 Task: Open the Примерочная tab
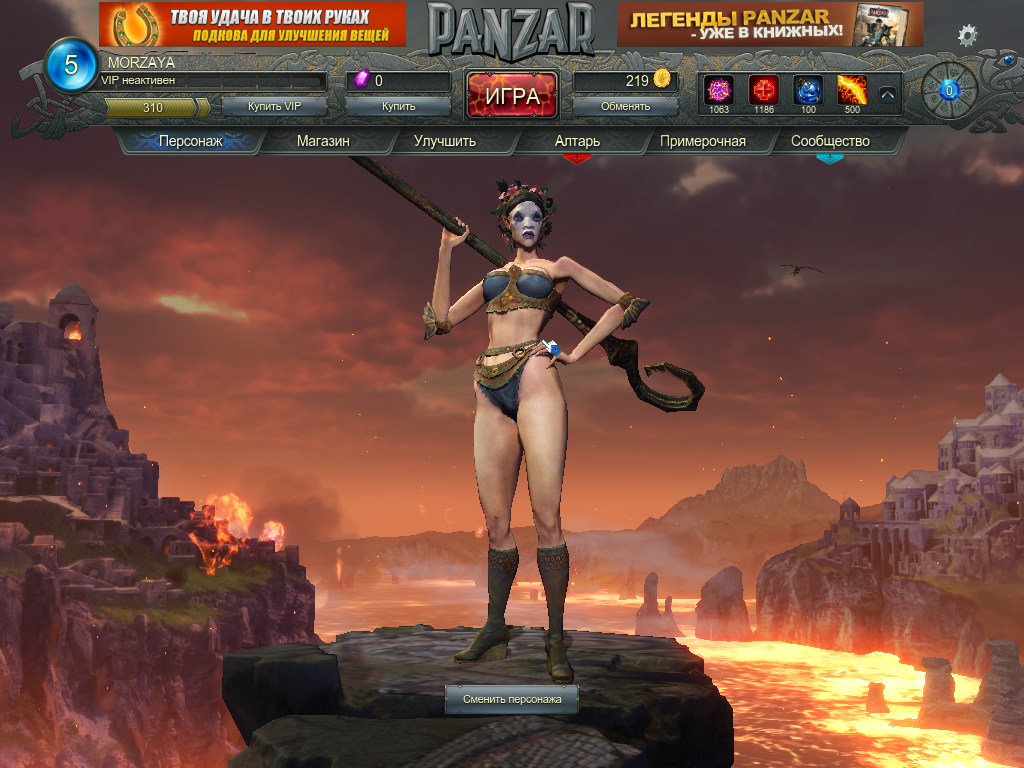(x=702, y=141)
